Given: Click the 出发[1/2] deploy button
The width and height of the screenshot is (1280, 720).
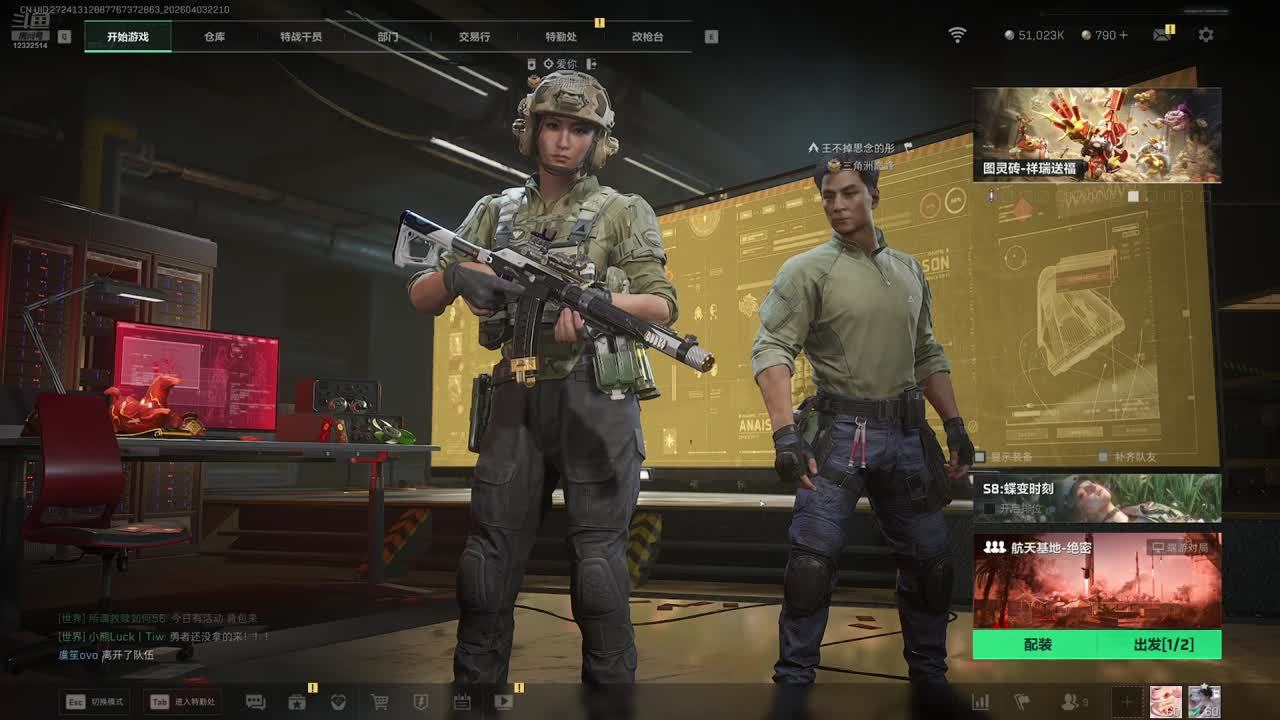Looking at the screenshot, I should [x=1163, y=645].
